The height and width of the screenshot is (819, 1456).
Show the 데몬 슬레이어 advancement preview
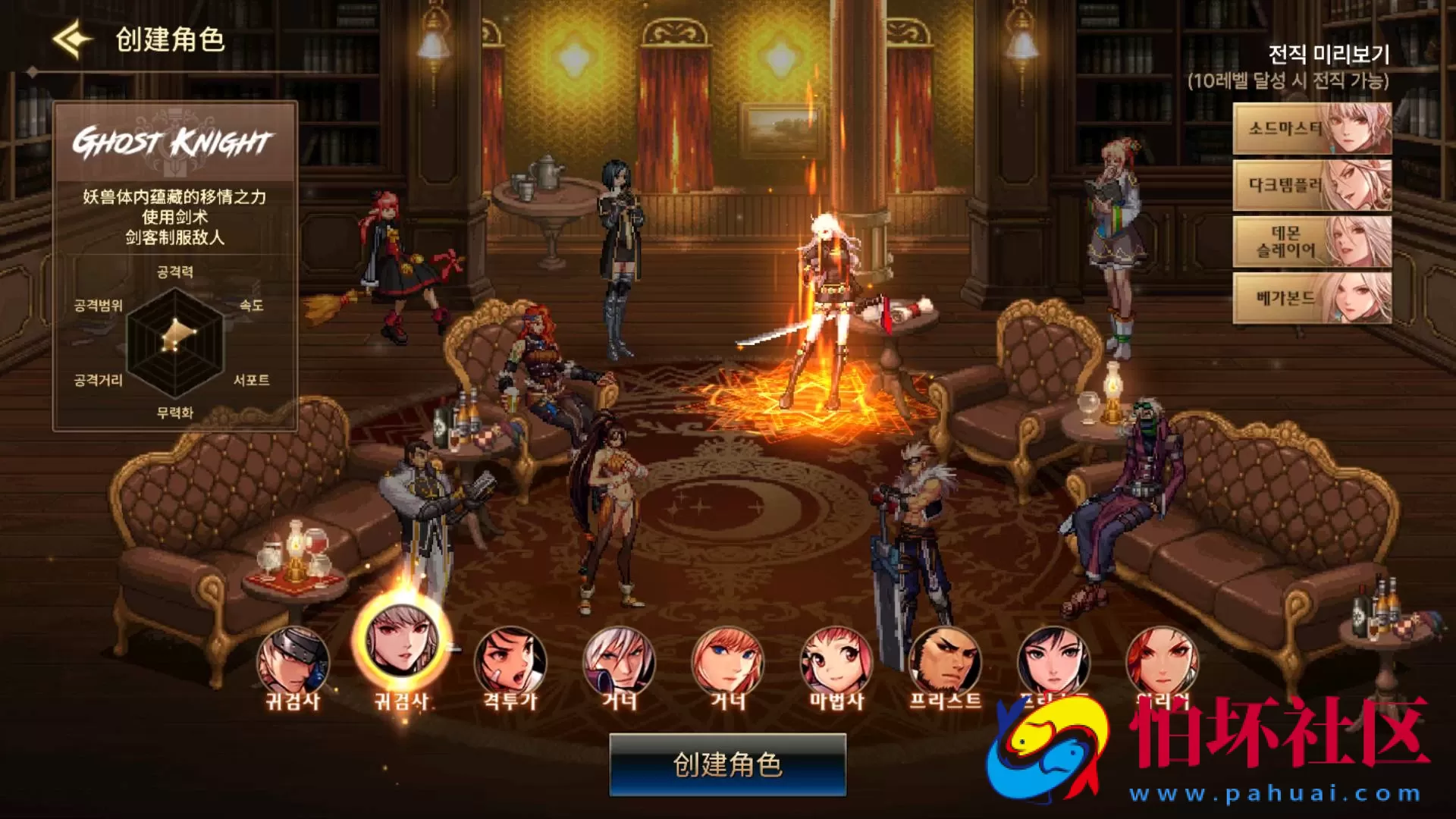pos(1312,242)
